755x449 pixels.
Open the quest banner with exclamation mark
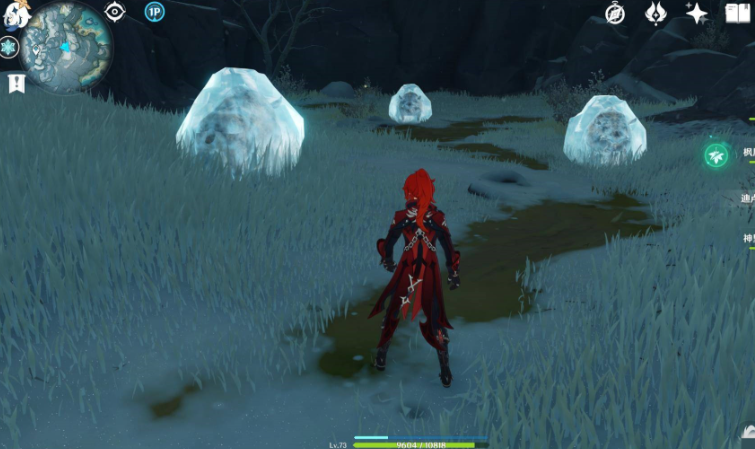16,84
